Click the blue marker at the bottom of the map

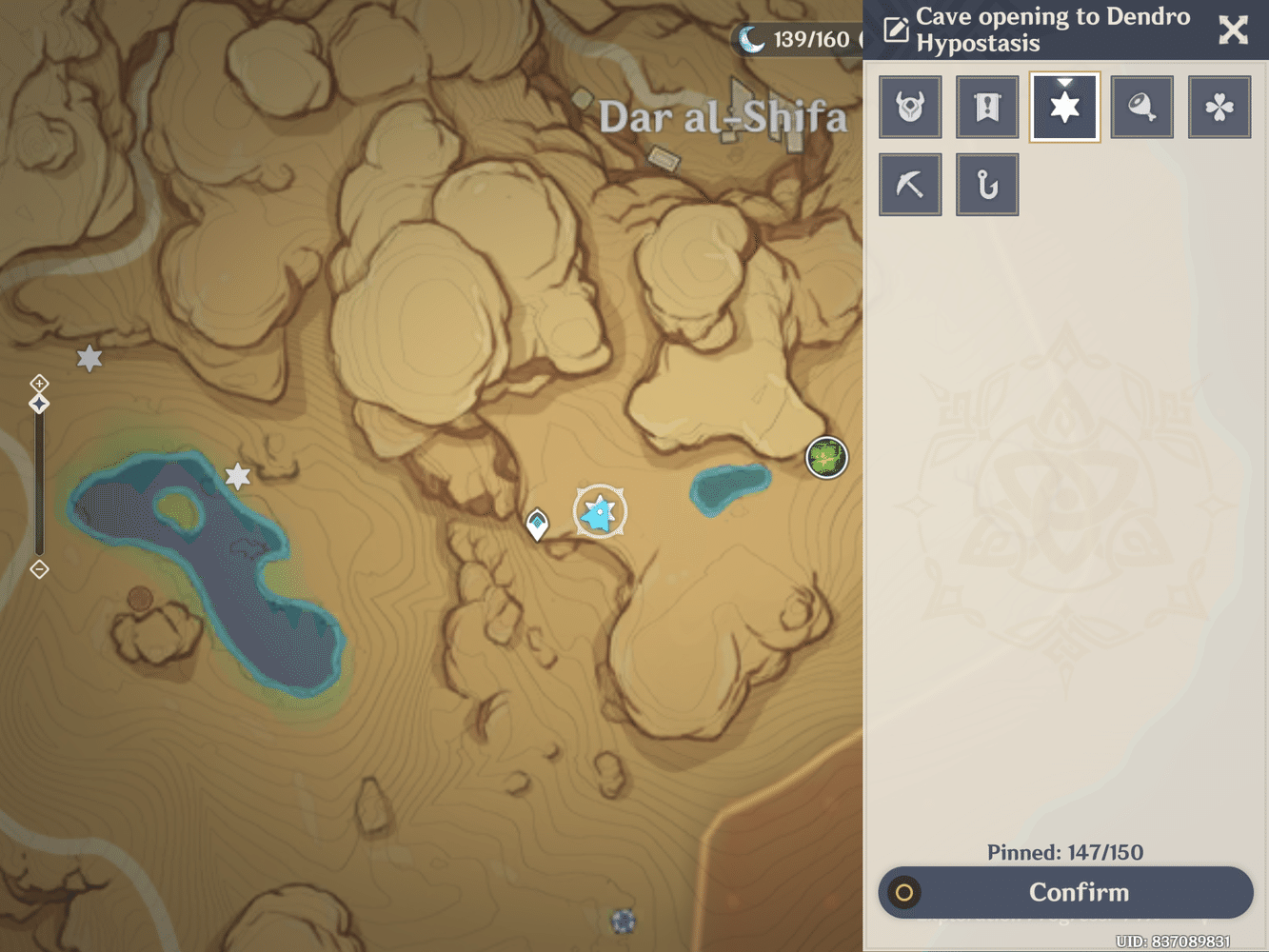tap(622, 921)
